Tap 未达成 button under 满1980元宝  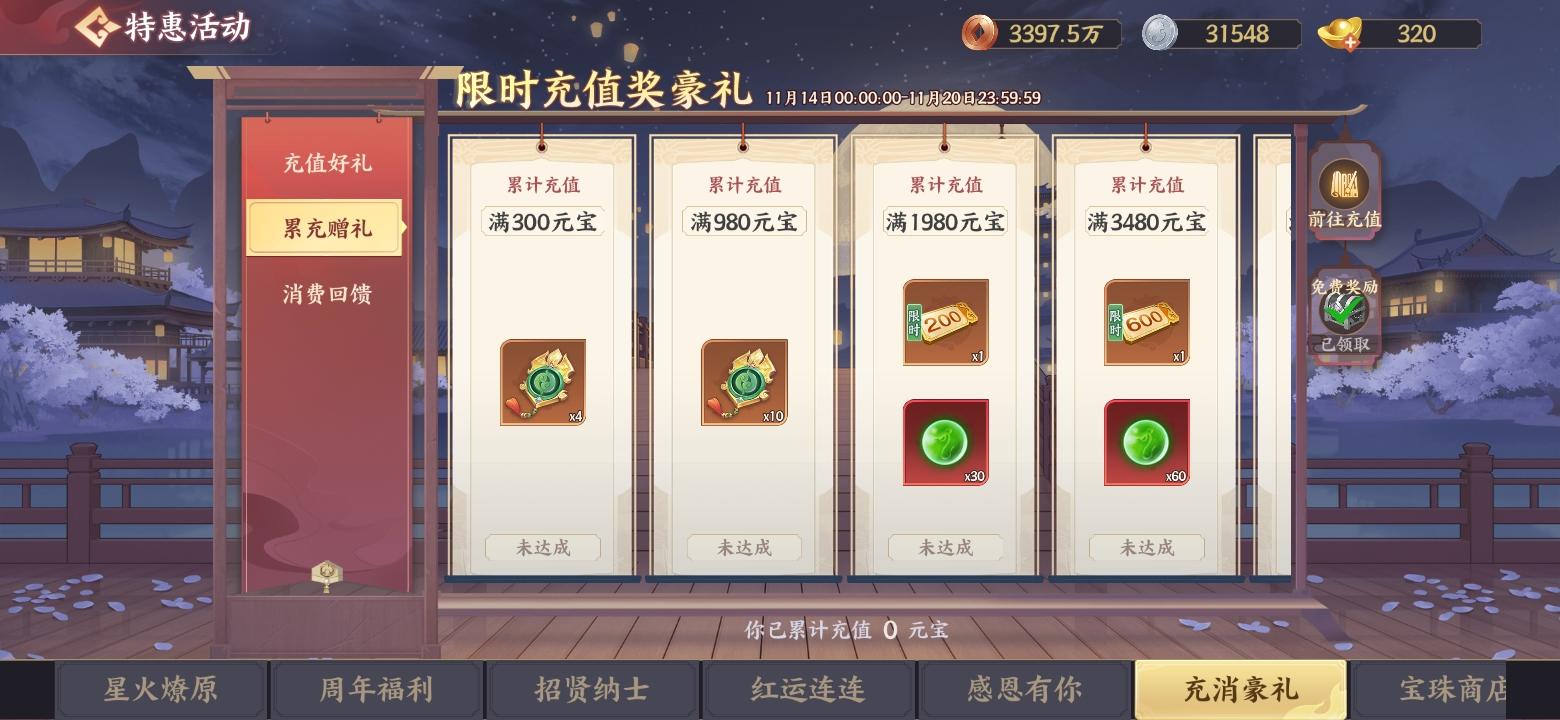tap(944, 548)
